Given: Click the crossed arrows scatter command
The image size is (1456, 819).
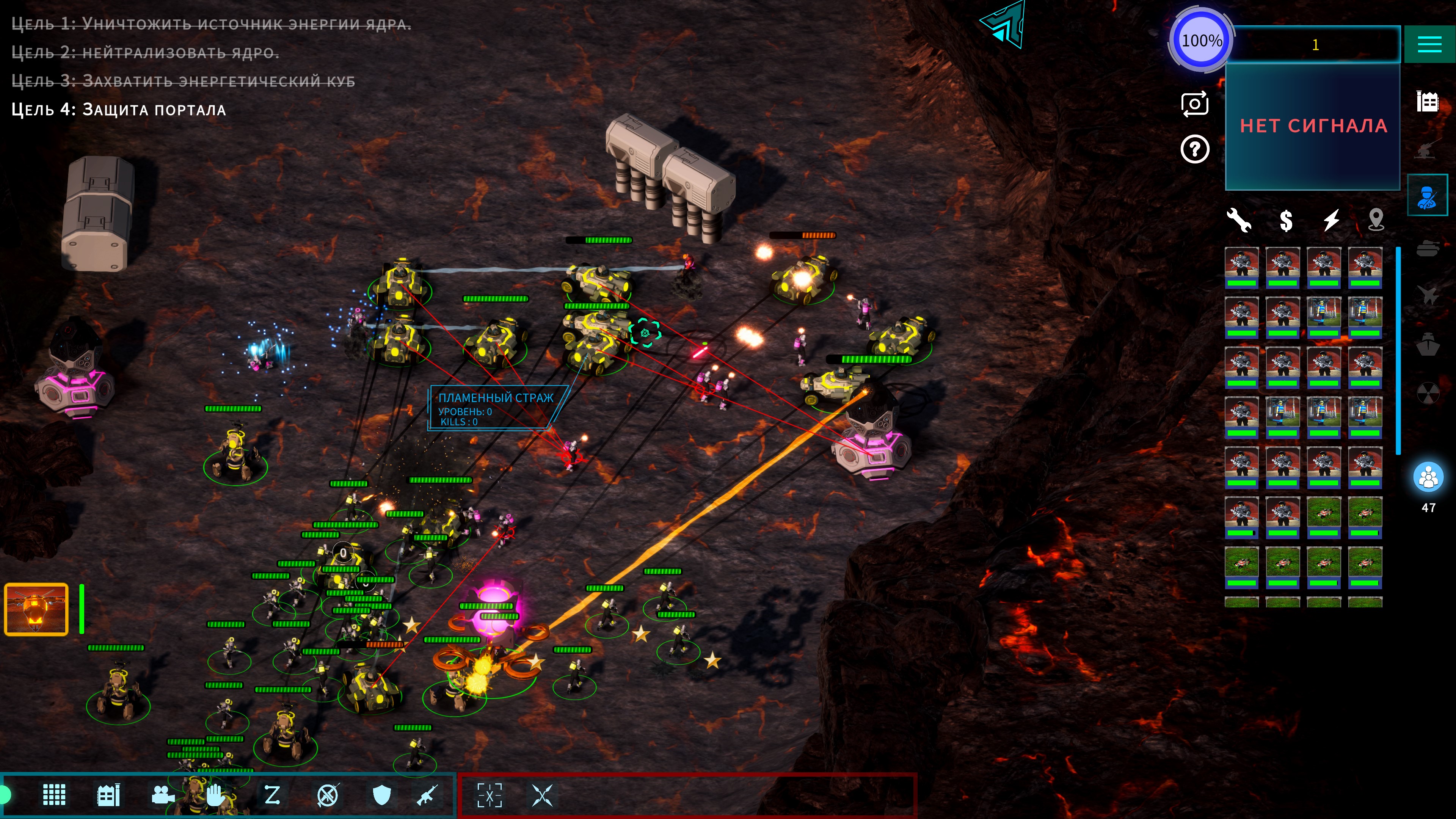Looking at the screenshot, I should 542,795.
